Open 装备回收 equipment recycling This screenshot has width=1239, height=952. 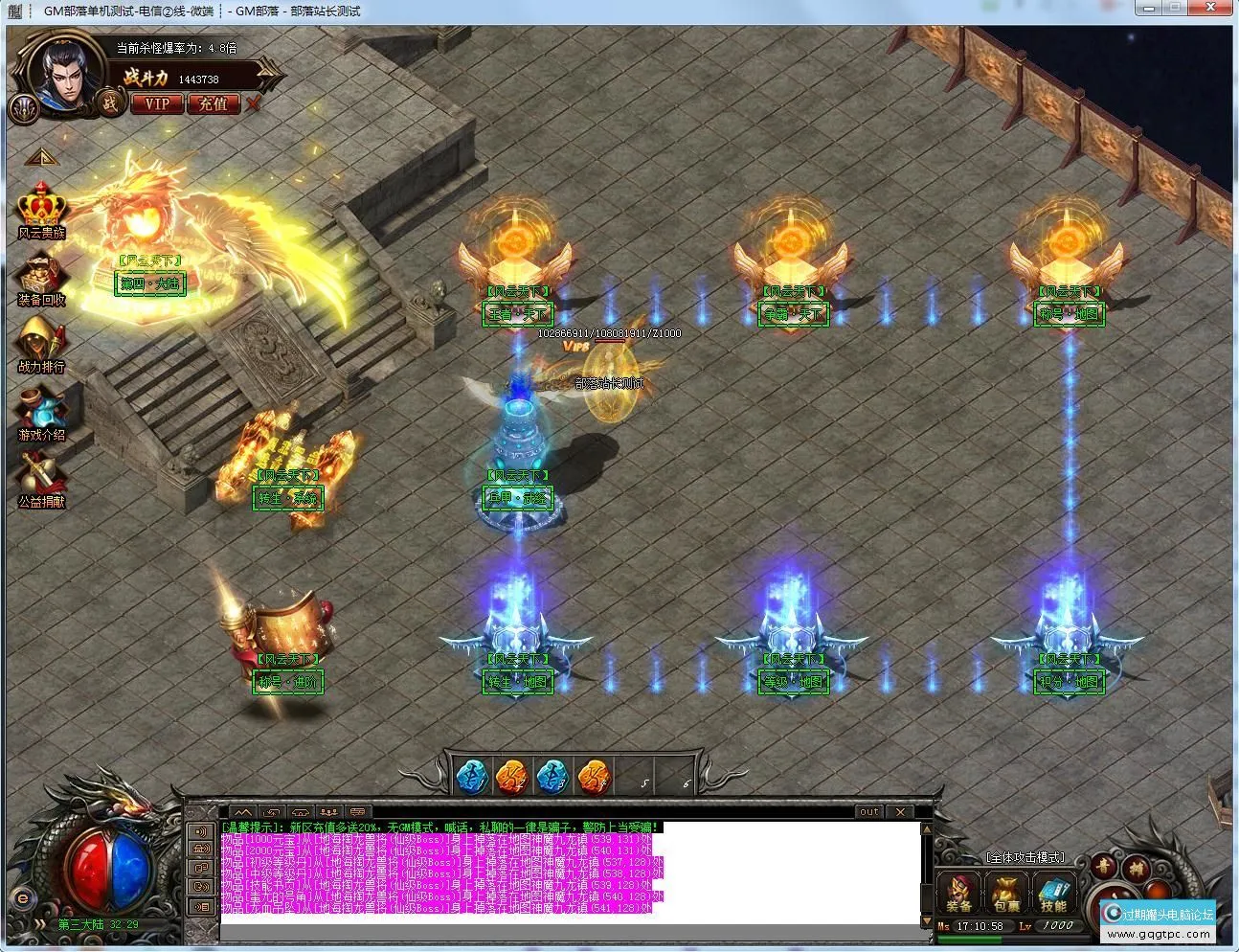(41, 279)
